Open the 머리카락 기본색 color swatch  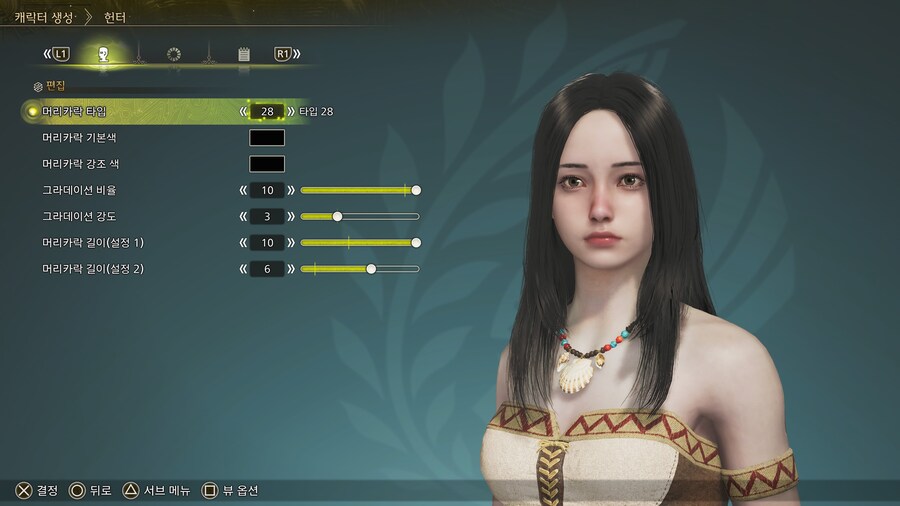click(x=267, y=138)
